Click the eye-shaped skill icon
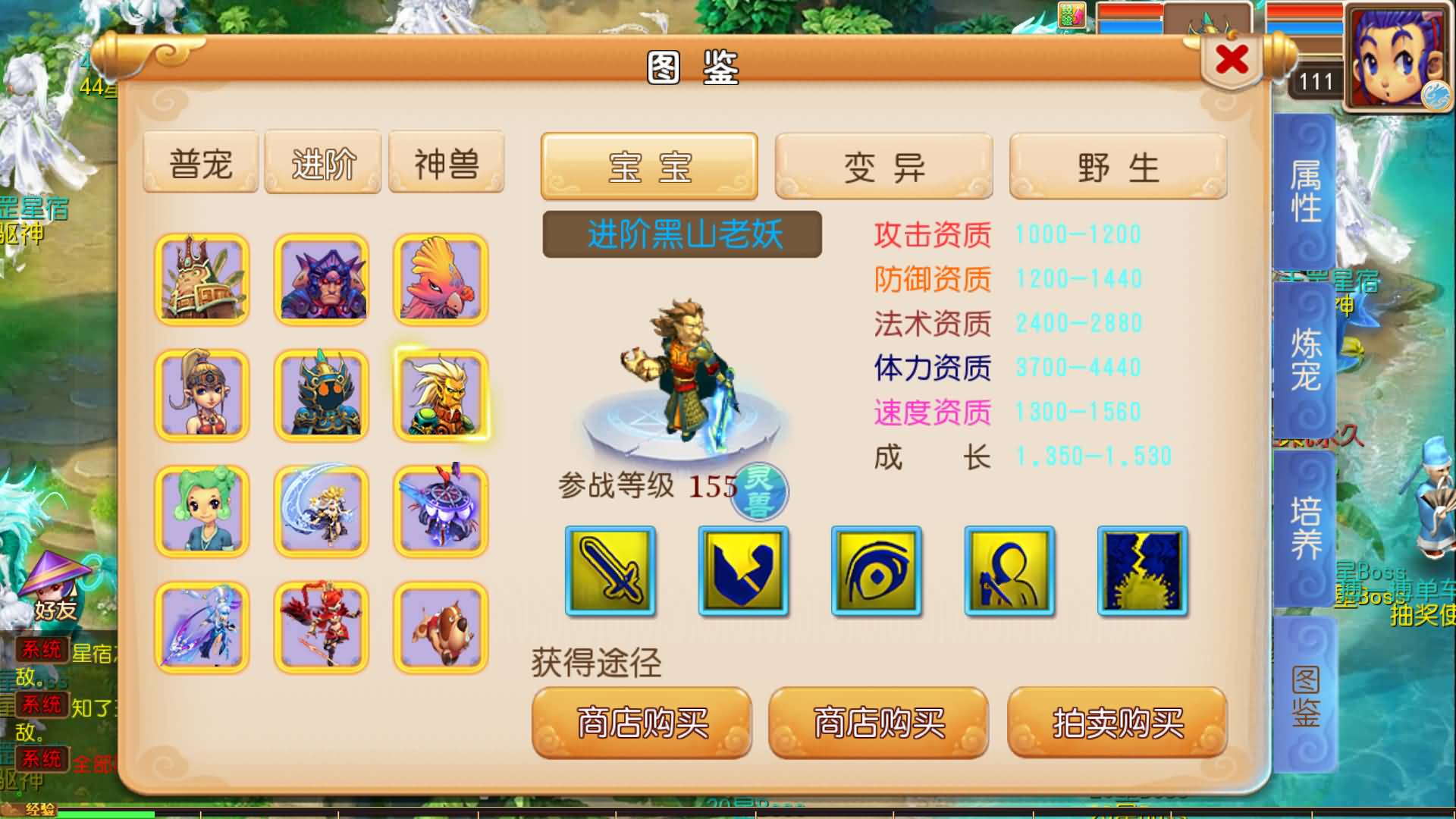This screenshot has width=1456, height=819. (x=876, y=571)
